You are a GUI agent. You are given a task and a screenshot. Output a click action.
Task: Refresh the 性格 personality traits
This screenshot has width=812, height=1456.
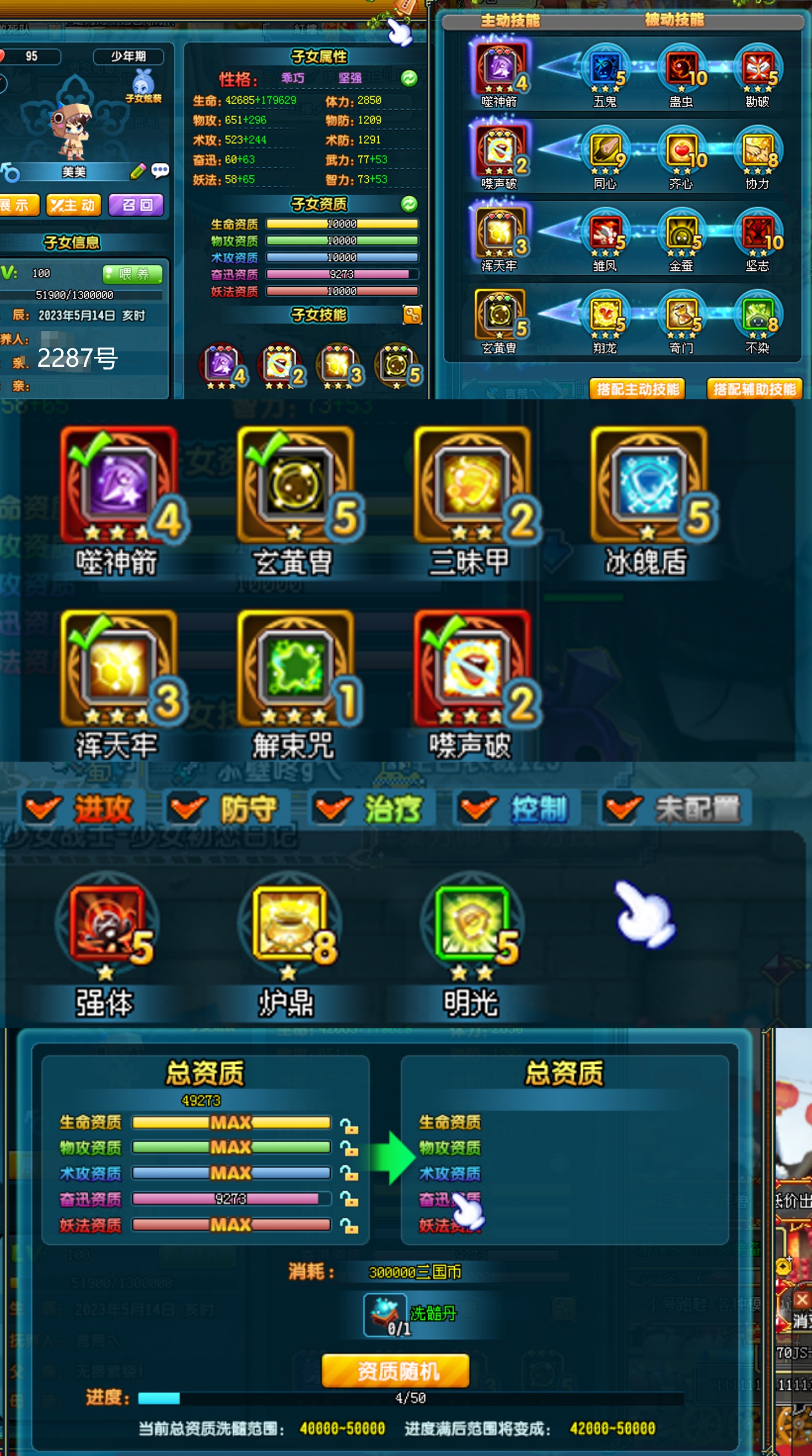coord(409,78)
